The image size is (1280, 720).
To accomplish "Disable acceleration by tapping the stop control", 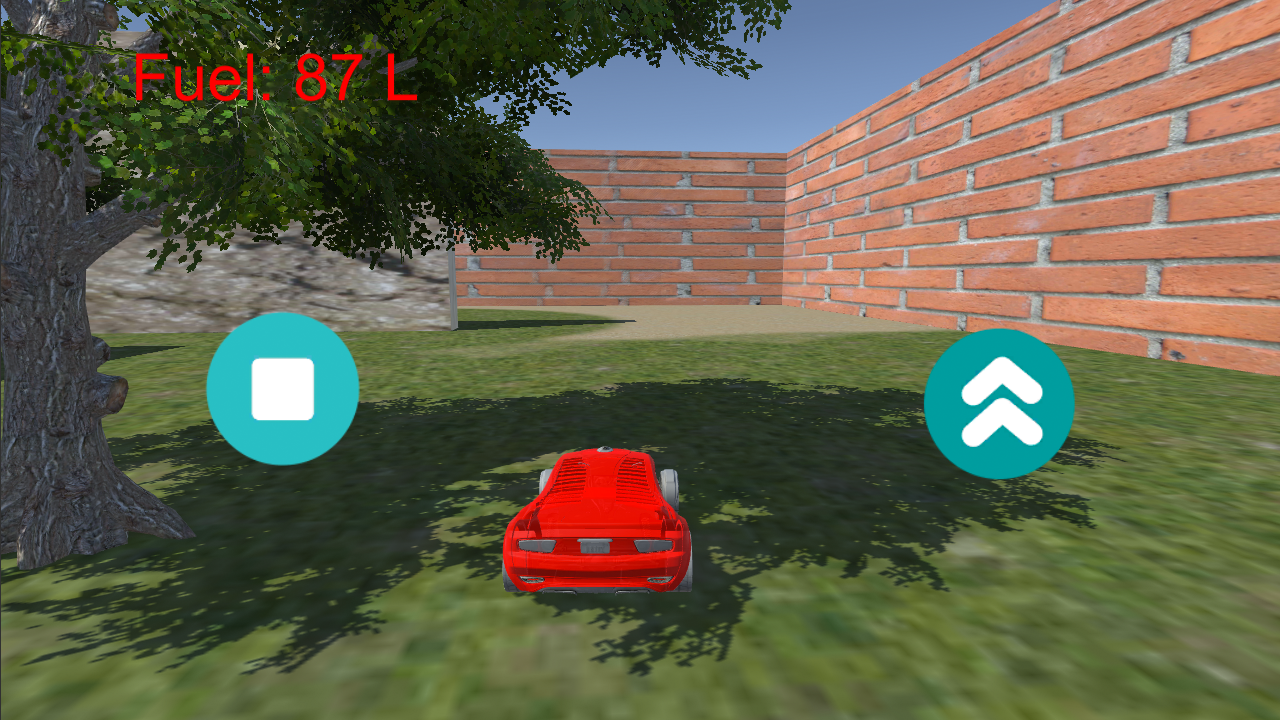I will click(283, 390).
